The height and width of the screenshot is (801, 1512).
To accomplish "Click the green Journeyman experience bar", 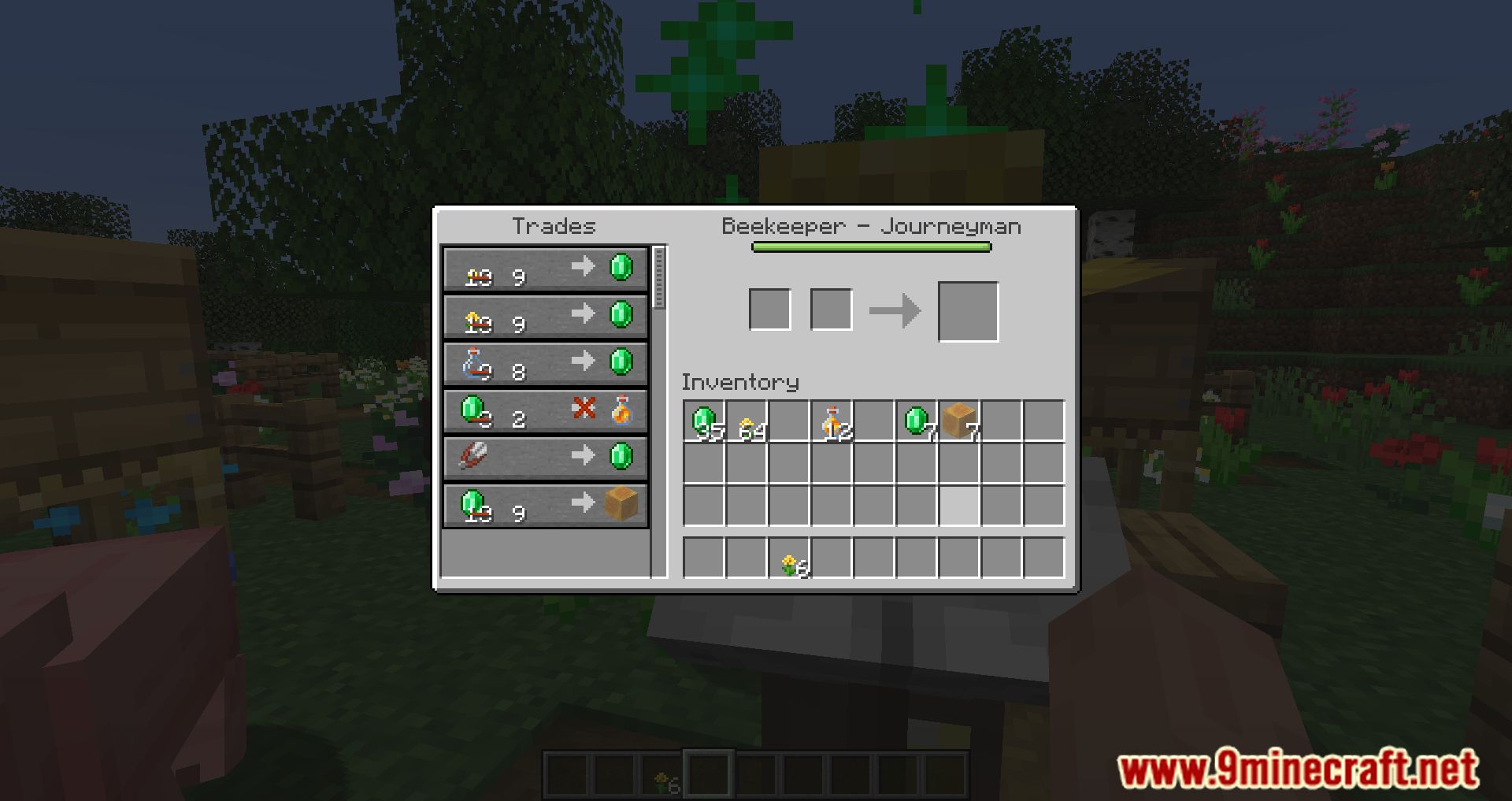I will pyautogui.click(x=870, y=247).
